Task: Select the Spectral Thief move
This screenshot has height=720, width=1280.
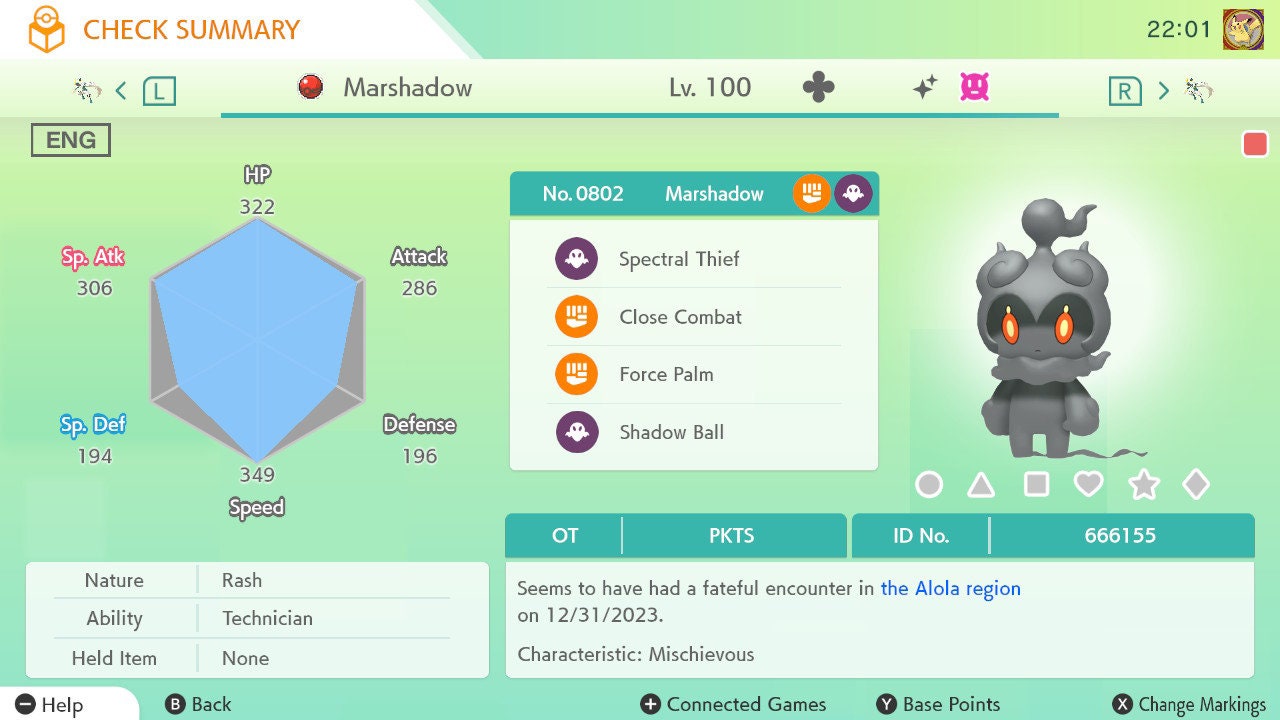Action: (x=678, y=260)
